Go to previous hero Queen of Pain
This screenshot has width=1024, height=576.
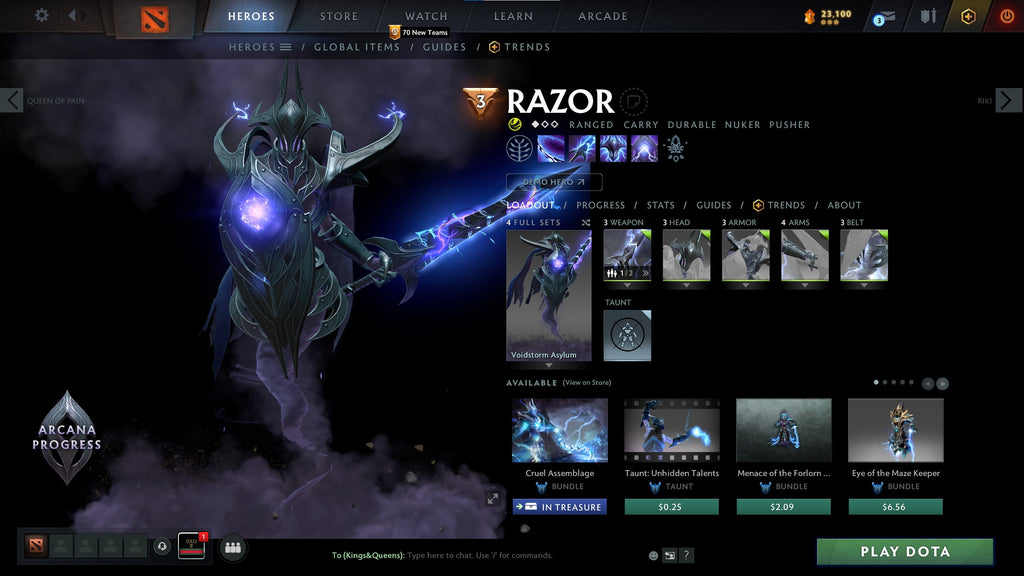(x=12, y=100)
